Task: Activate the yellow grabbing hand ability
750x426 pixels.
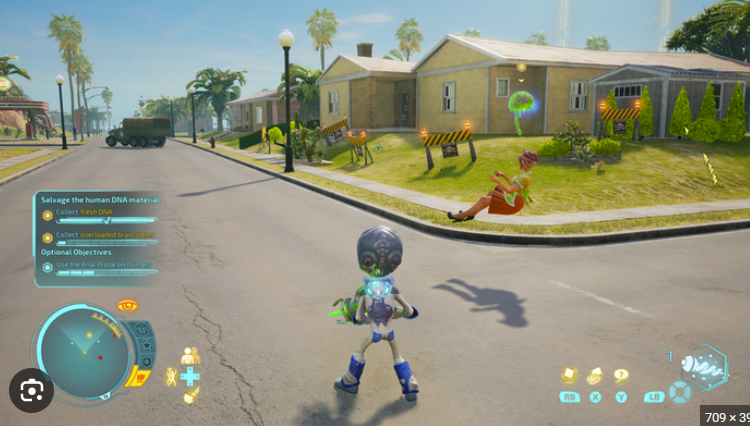Action: (595, 376)
